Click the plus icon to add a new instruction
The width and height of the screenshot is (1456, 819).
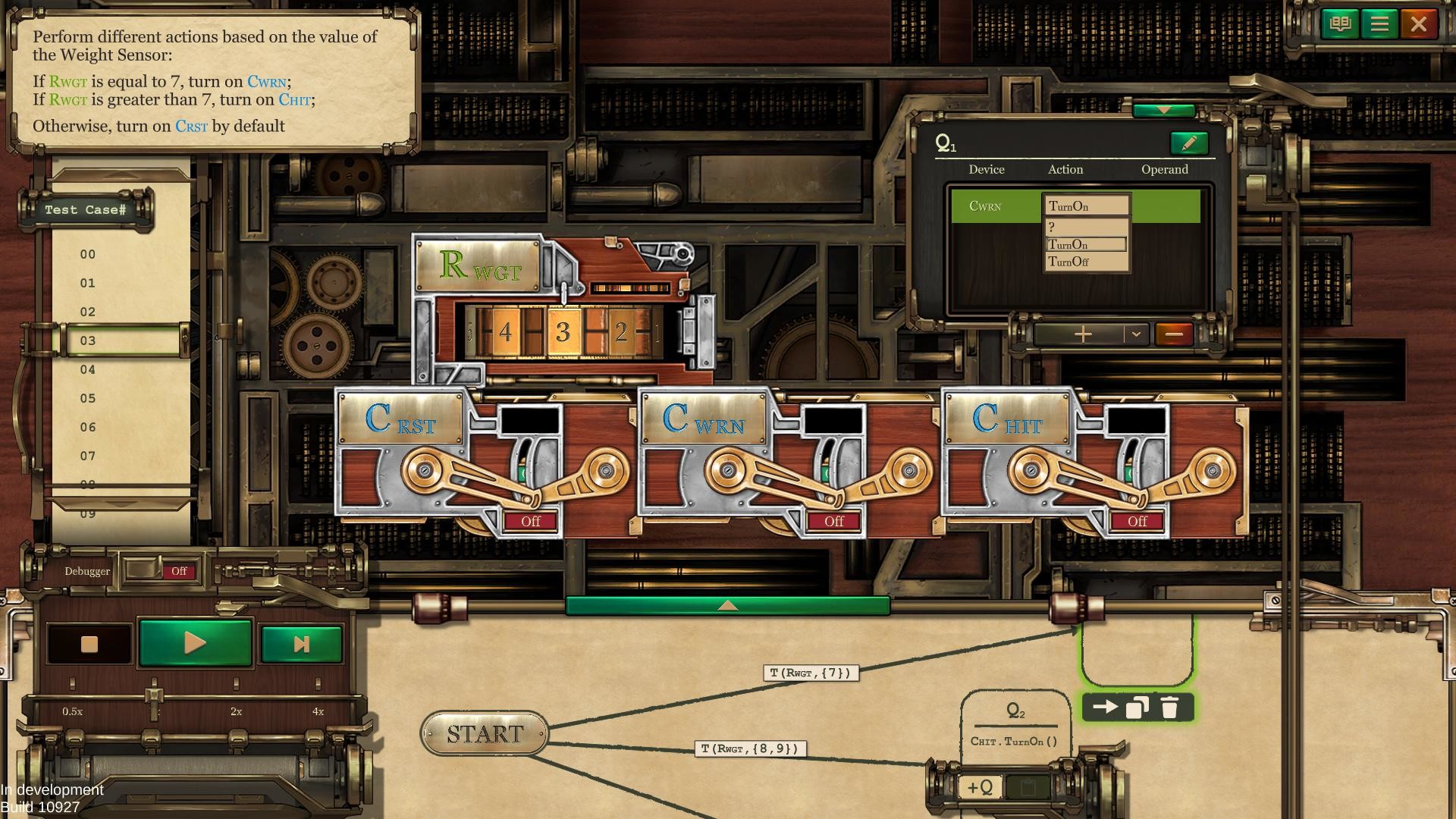(1083, 334)
